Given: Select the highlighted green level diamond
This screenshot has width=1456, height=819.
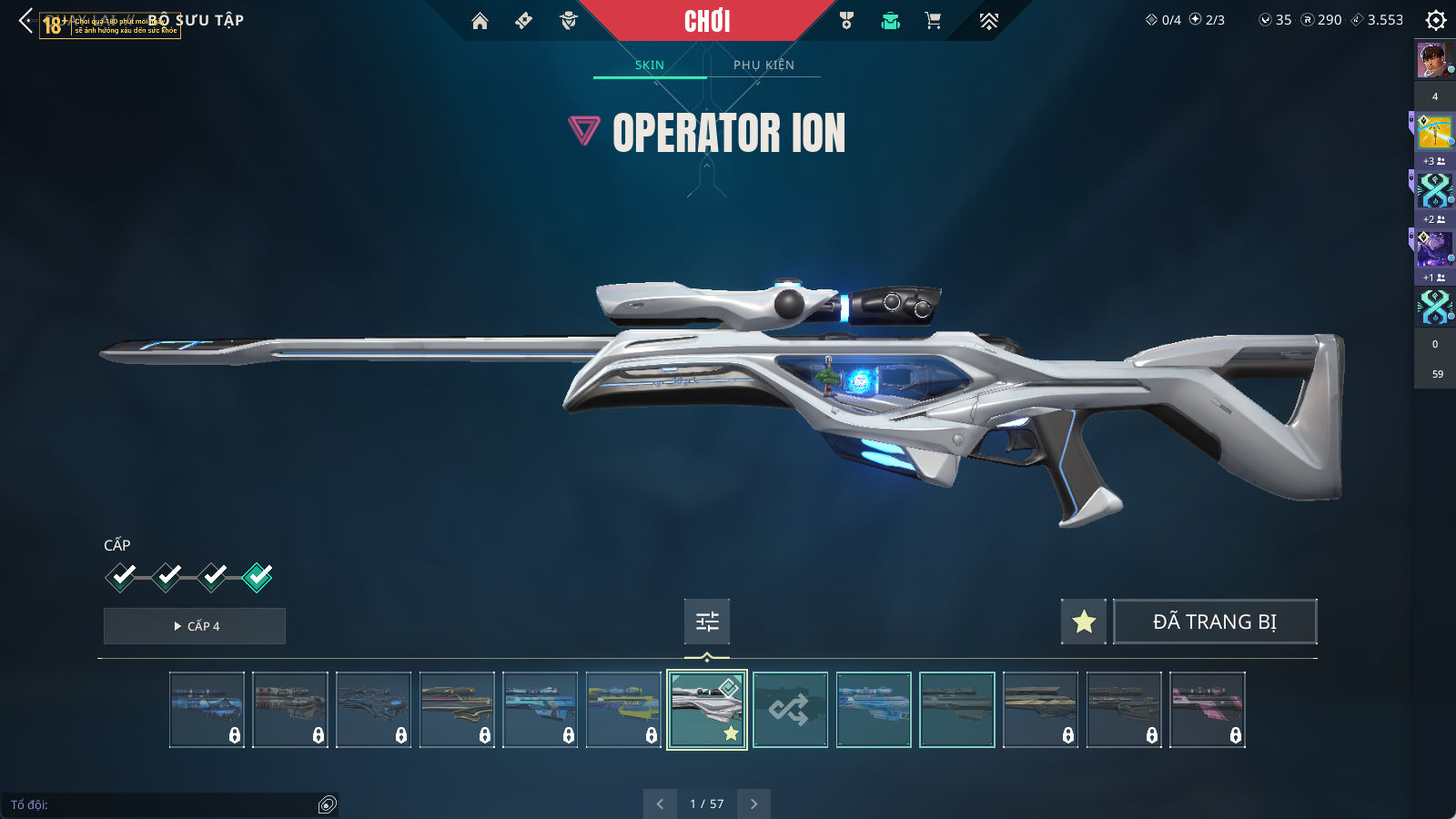Looking at the screenshot, I should coord(258,577).
